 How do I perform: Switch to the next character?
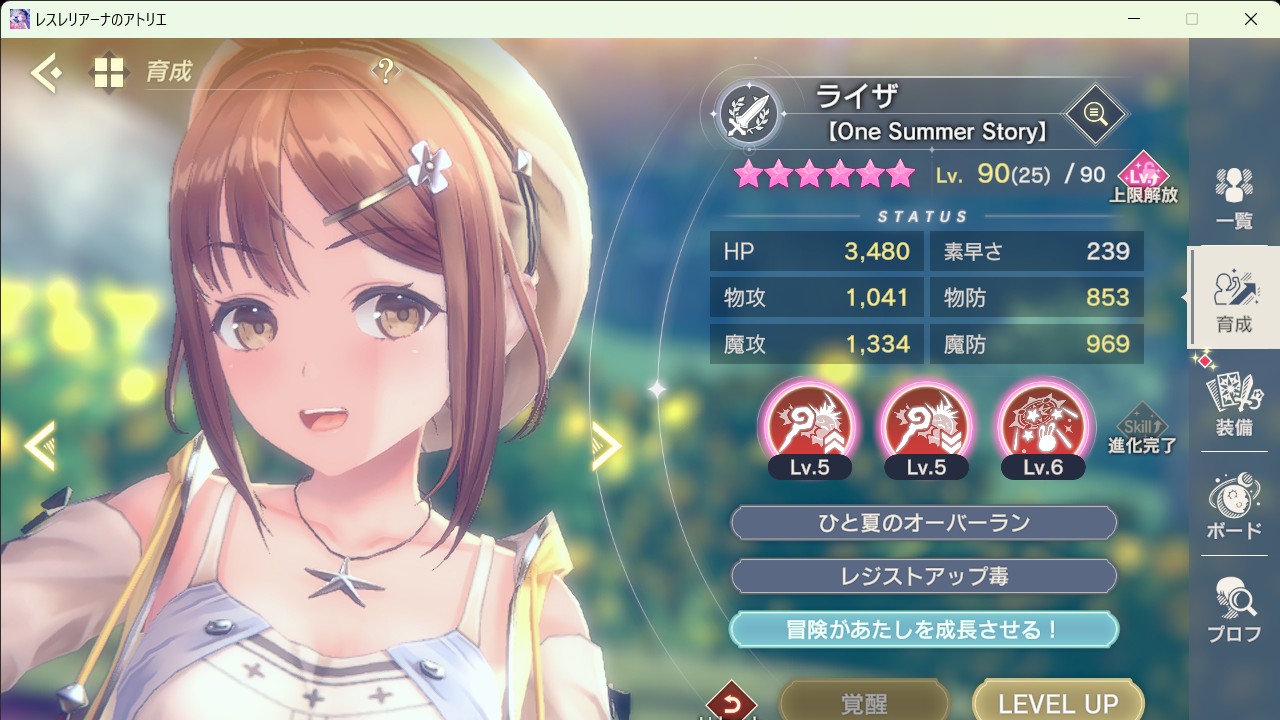(x=607, y=445)
